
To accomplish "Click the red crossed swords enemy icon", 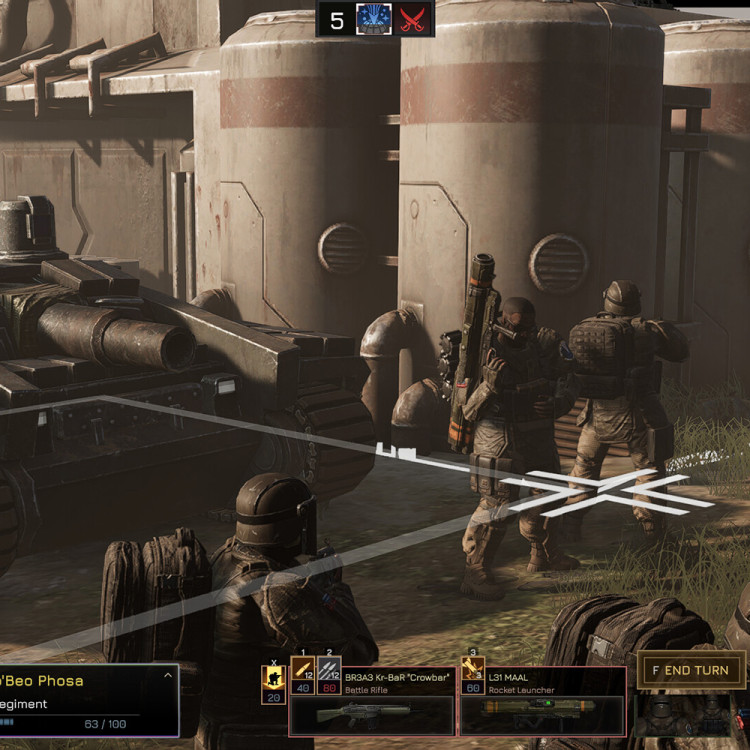I will click(x=411, y=19).
